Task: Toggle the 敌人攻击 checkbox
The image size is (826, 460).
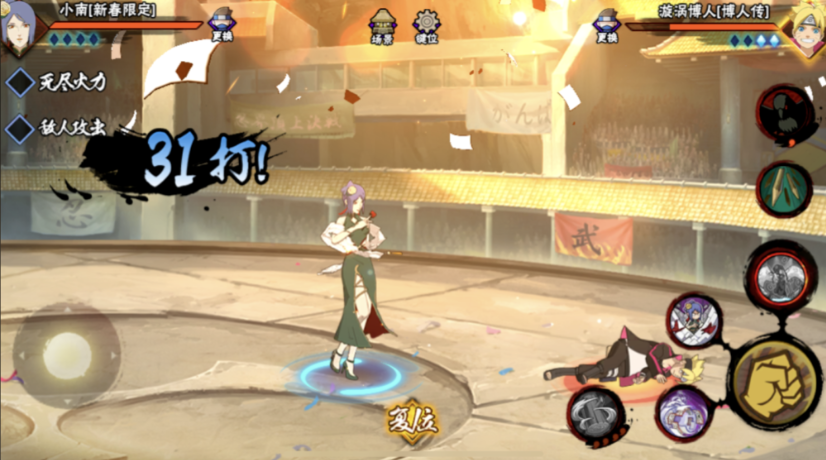Action: 21,128
